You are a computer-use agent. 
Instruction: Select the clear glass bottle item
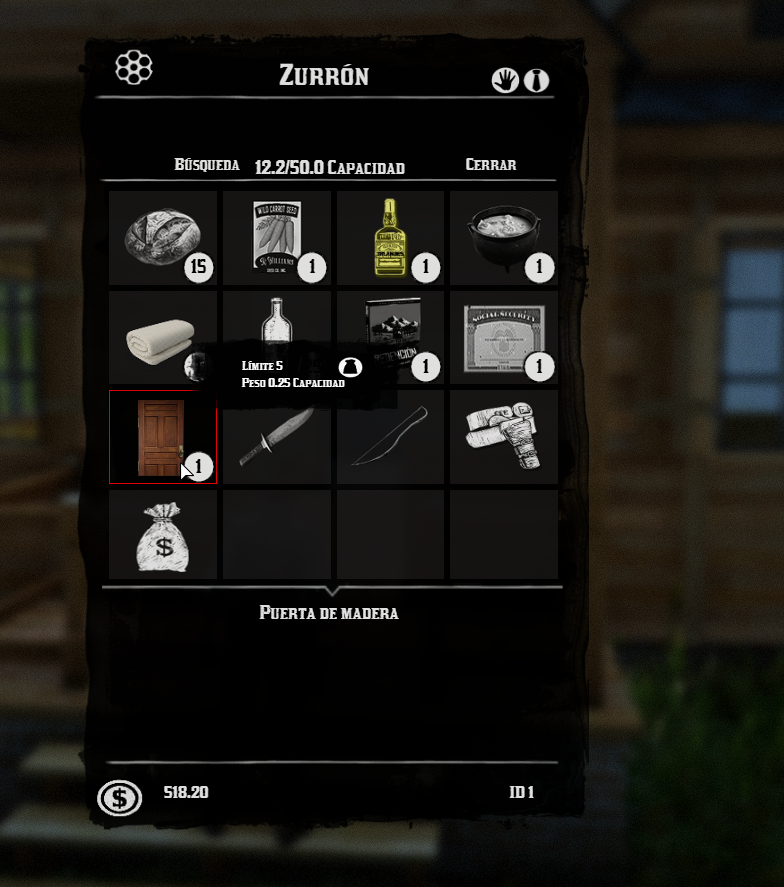[x=277, y=316]
